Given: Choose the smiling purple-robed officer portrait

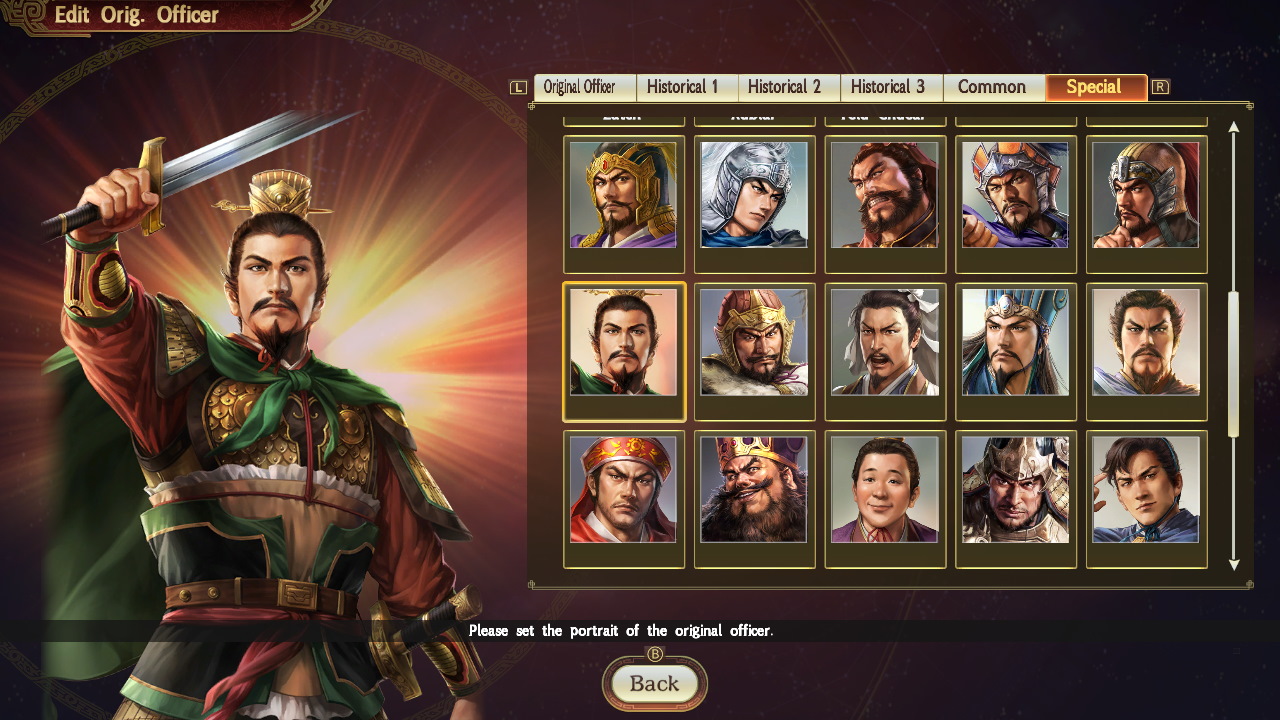Looking at the screenshot, I should 885,499.
